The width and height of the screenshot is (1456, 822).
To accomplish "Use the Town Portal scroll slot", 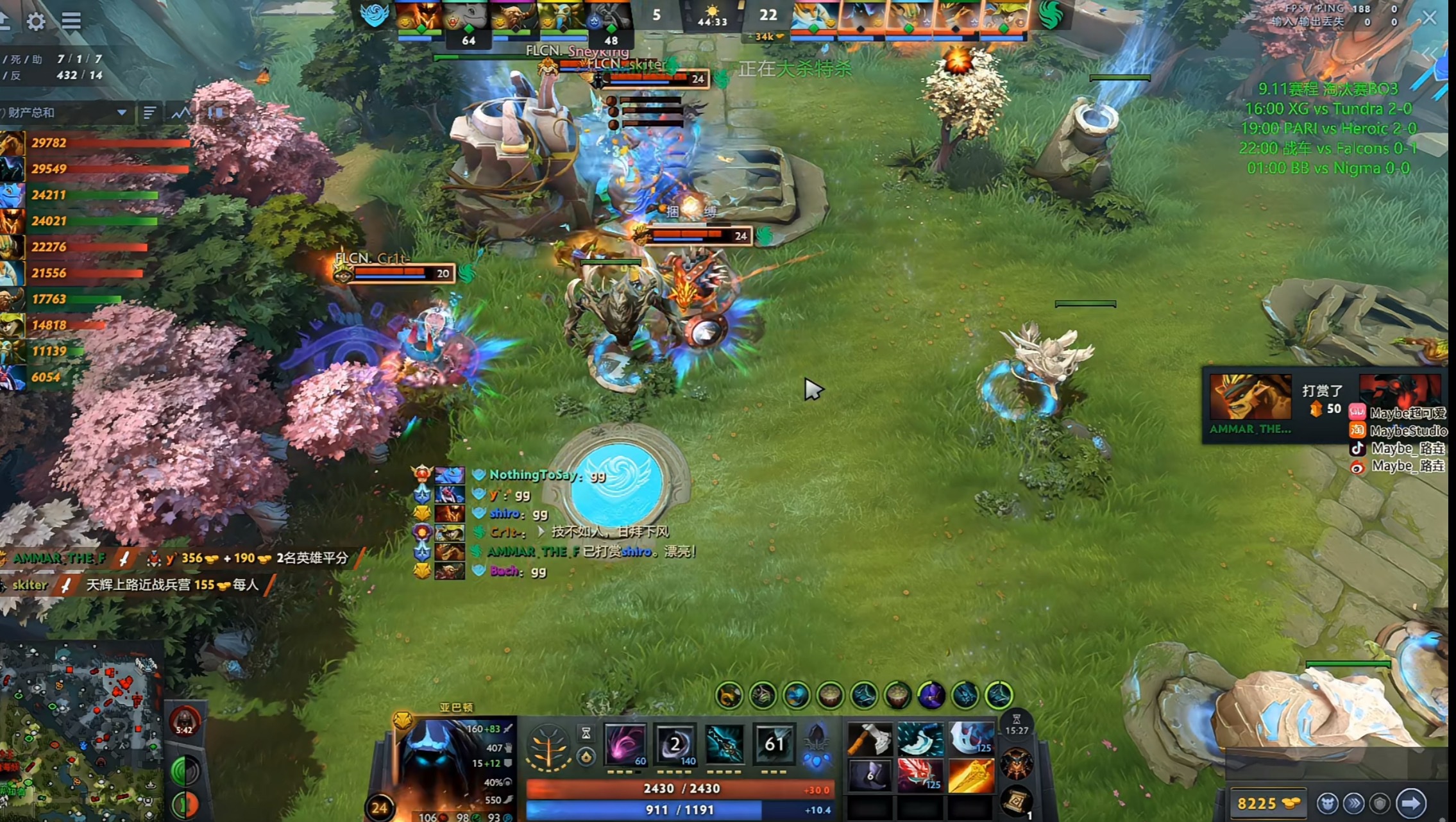I will pos(1017,801).
